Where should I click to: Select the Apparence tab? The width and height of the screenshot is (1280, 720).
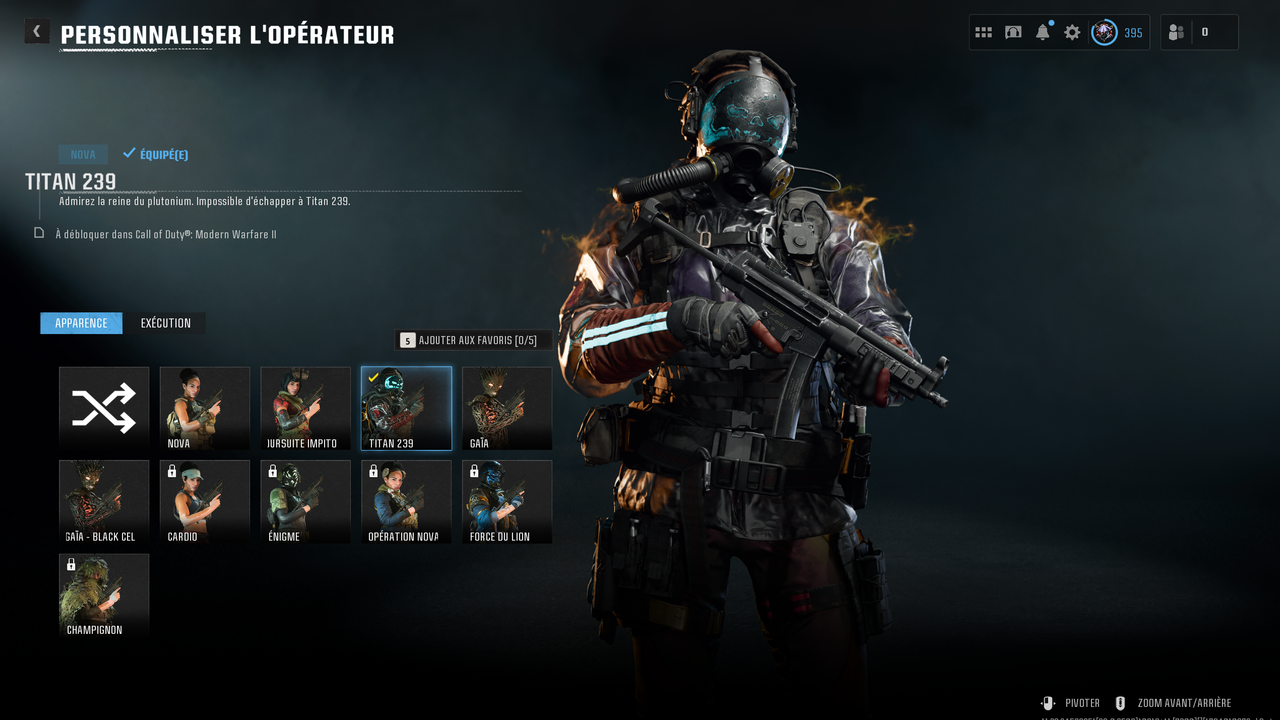pos(81,323)
